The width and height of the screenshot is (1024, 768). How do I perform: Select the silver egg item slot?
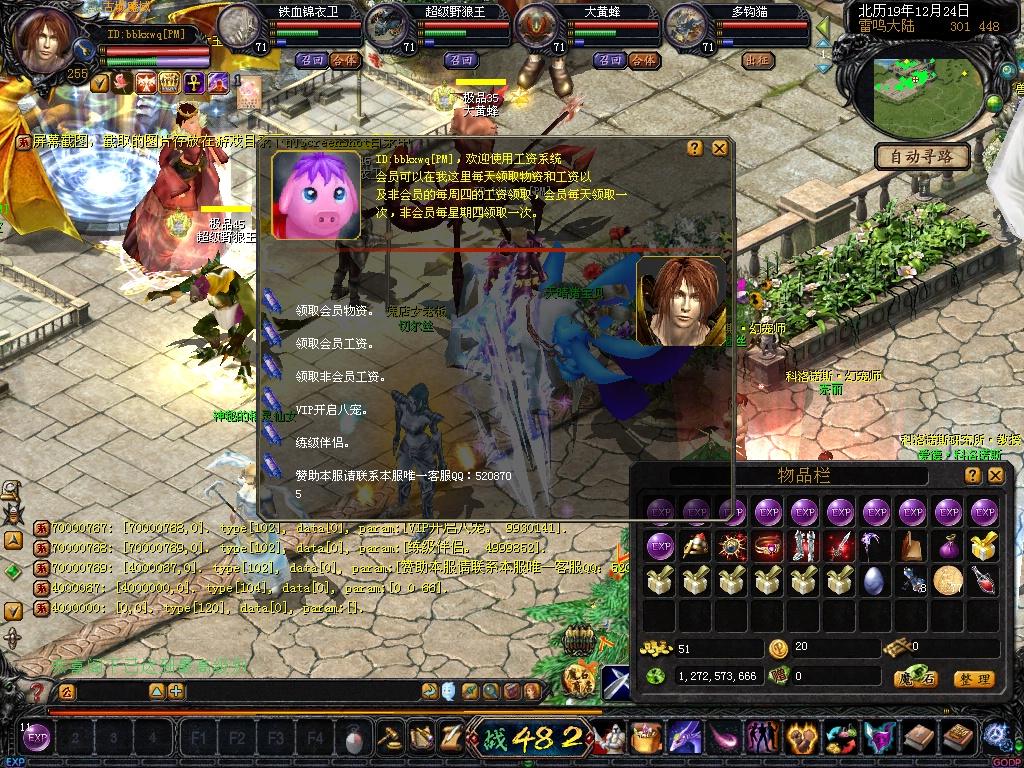(873, 579)
